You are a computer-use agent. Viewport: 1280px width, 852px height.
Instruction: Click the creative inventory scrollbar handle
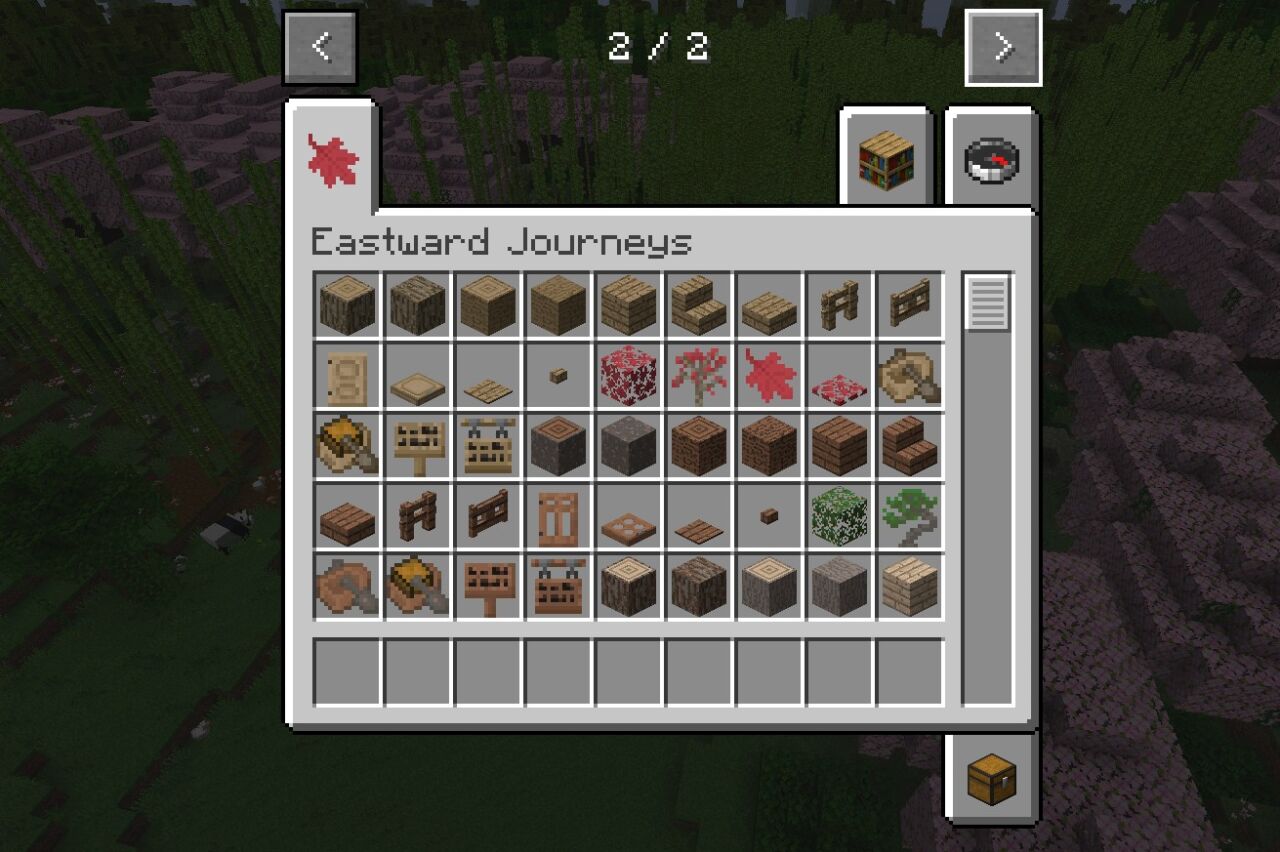pyautogui.click(x=987, y=302)
